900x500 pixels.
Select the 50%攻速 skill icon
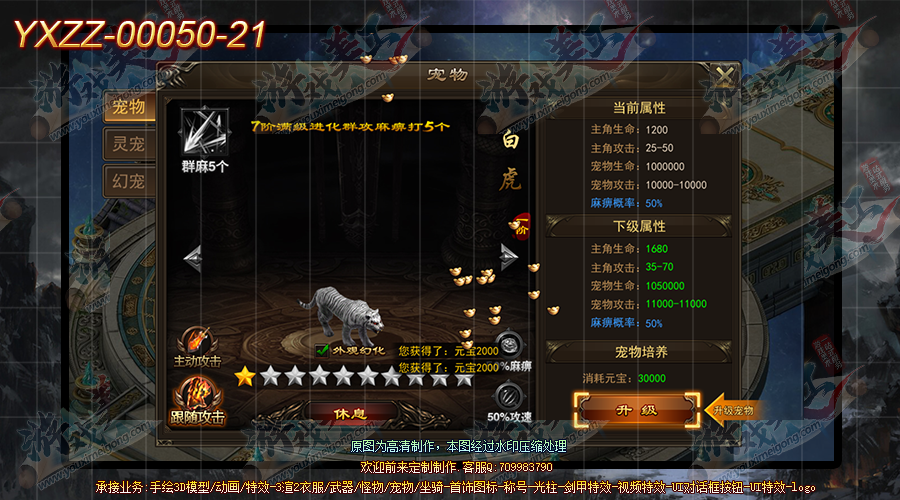(x=510, y=394)
